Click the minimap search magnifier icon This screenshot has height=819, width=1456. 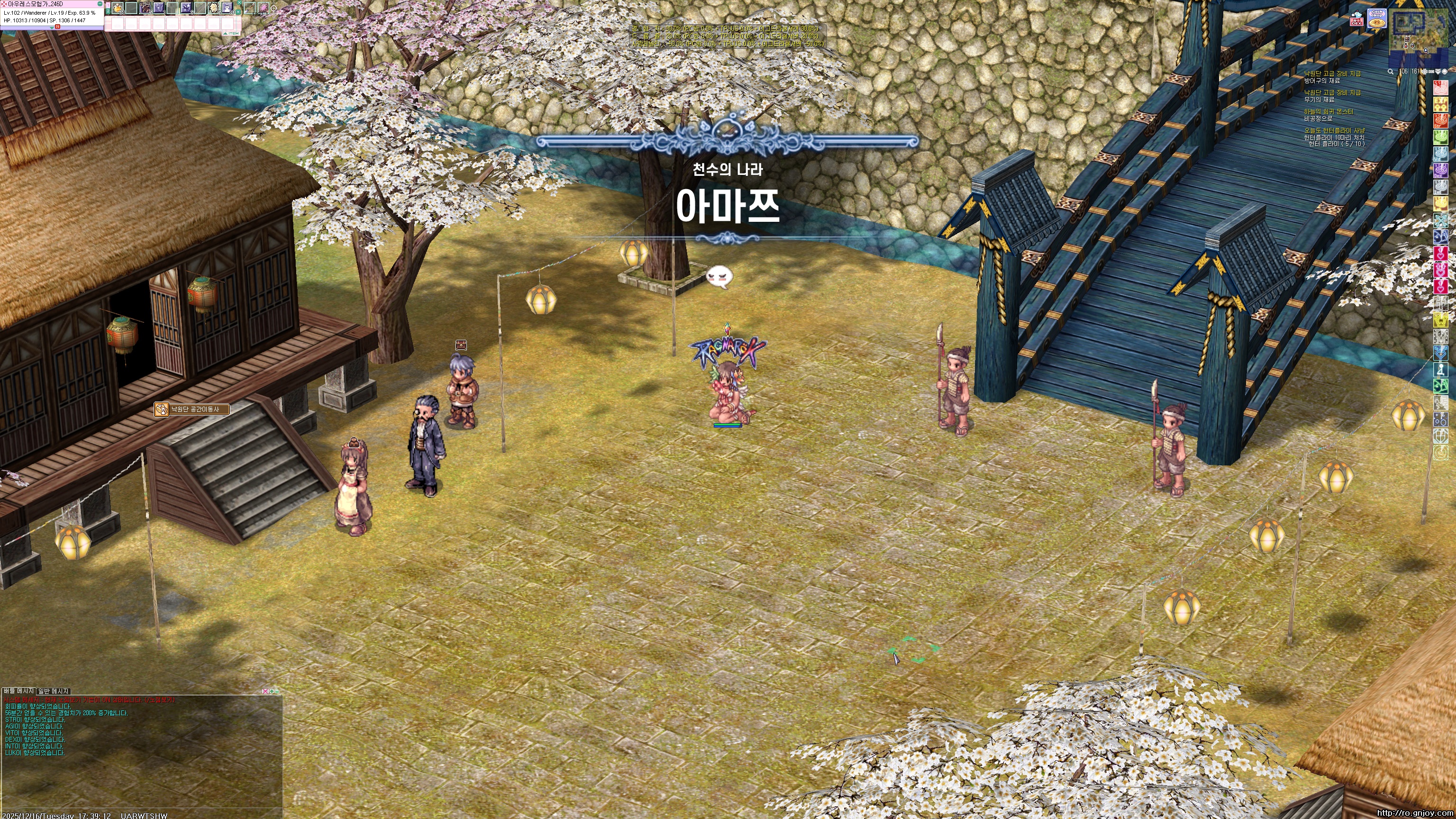(1391, 72)
